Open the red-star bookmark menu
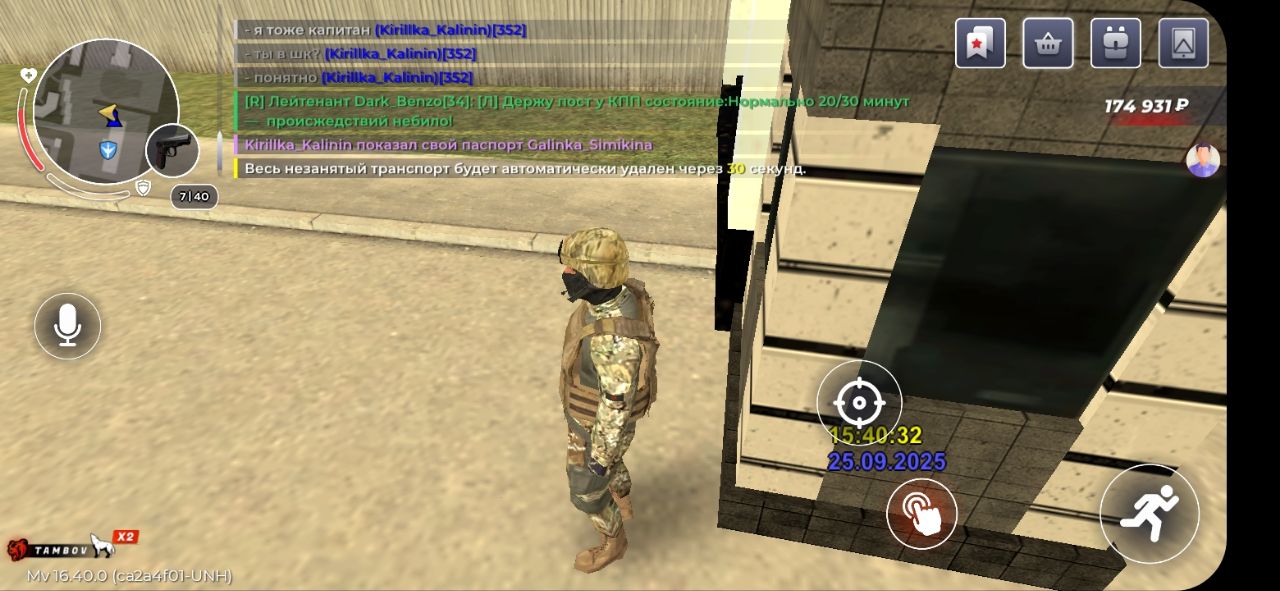Viewport: 1280px width, 591px height. point(980,43)
